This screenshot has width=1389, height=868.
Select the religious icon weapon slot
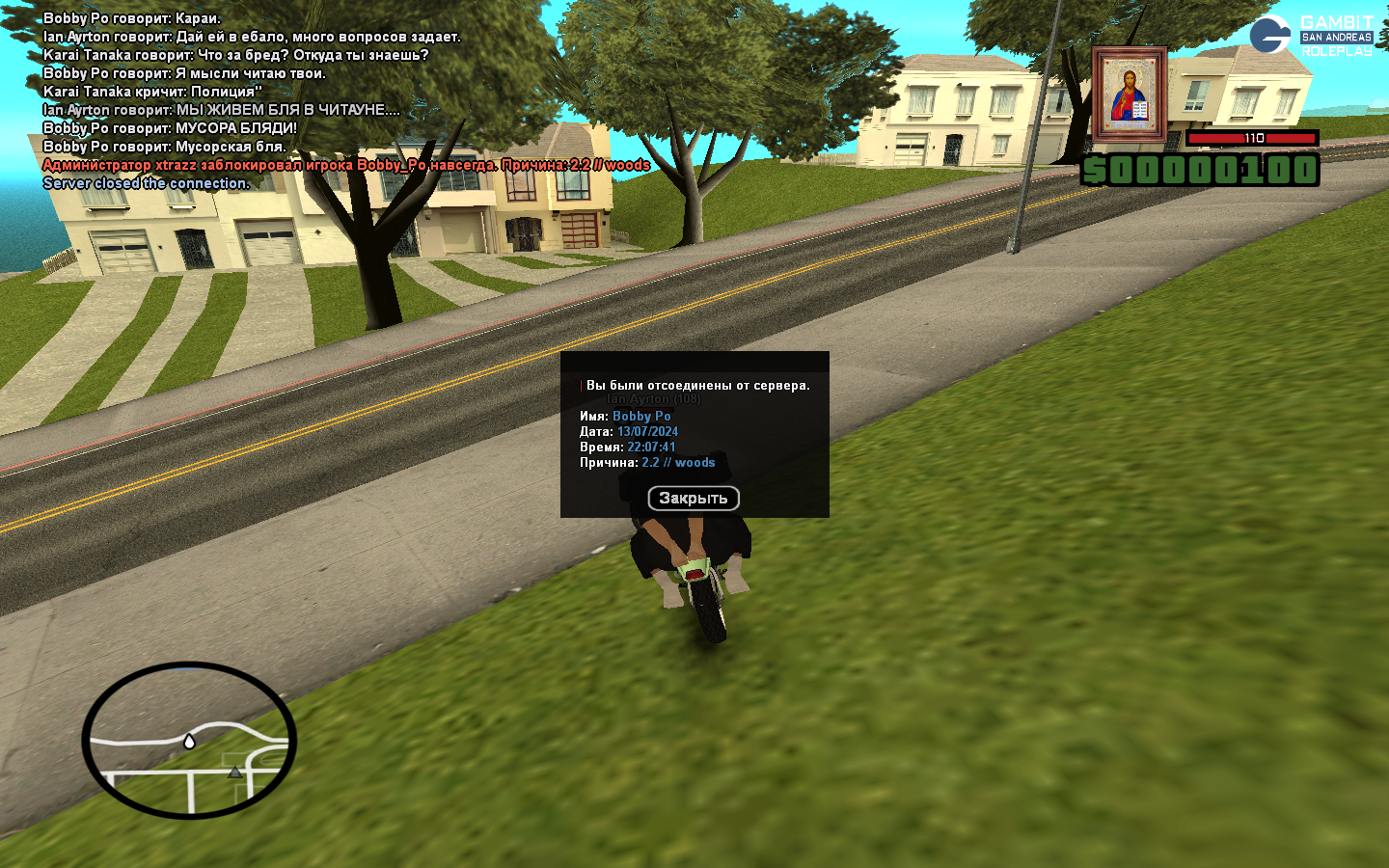click(x=1129, y=95)
